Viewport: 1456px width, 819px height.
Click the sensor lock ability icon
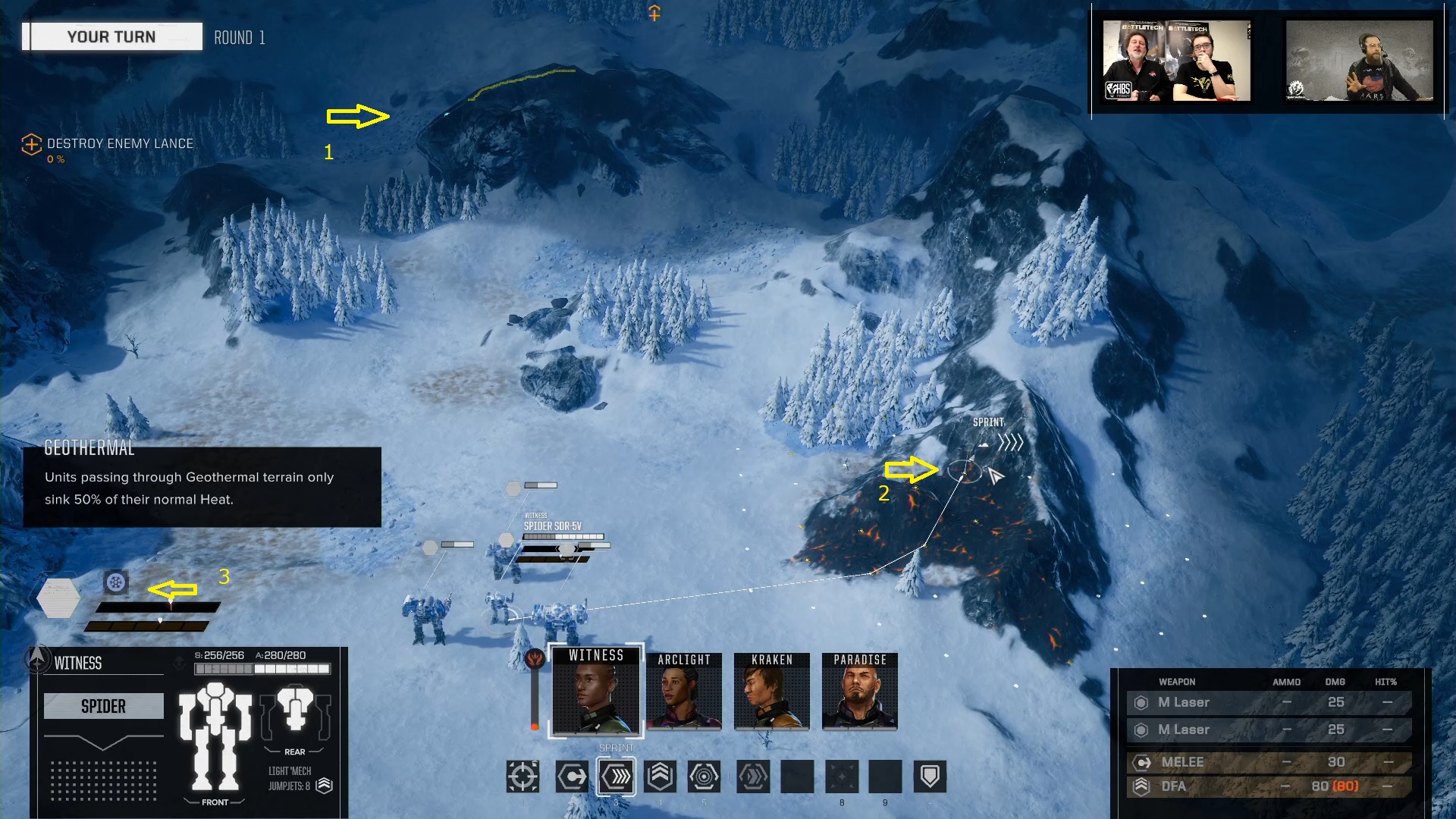(x=704, y=777)
